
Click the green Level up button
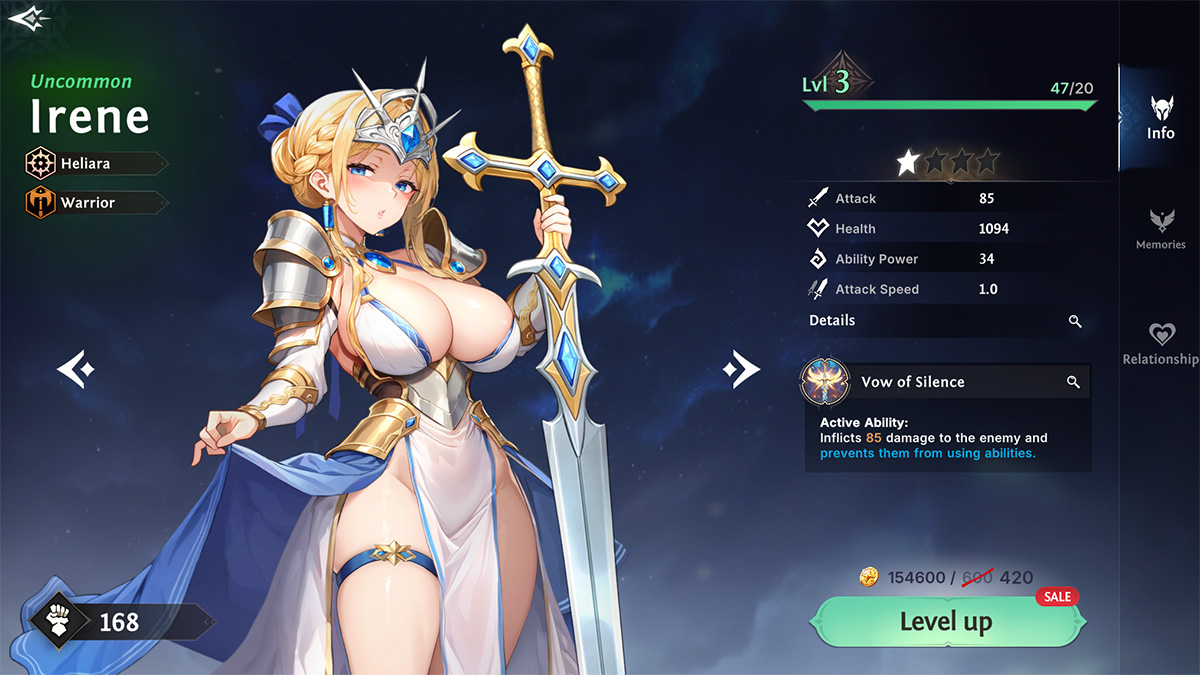tap(946, 622)
